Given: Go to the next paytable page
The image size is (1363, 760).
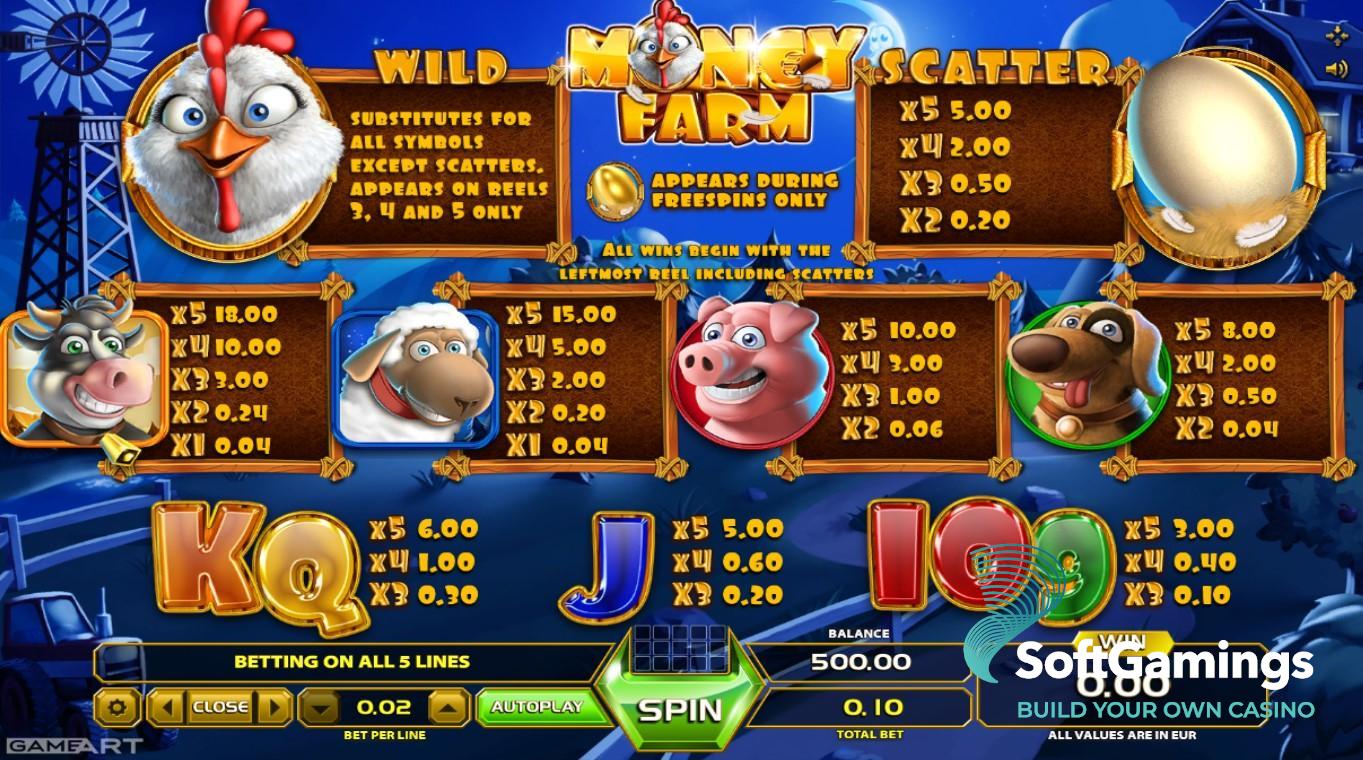Looking at the screenshot, I should tap(277, 707).
